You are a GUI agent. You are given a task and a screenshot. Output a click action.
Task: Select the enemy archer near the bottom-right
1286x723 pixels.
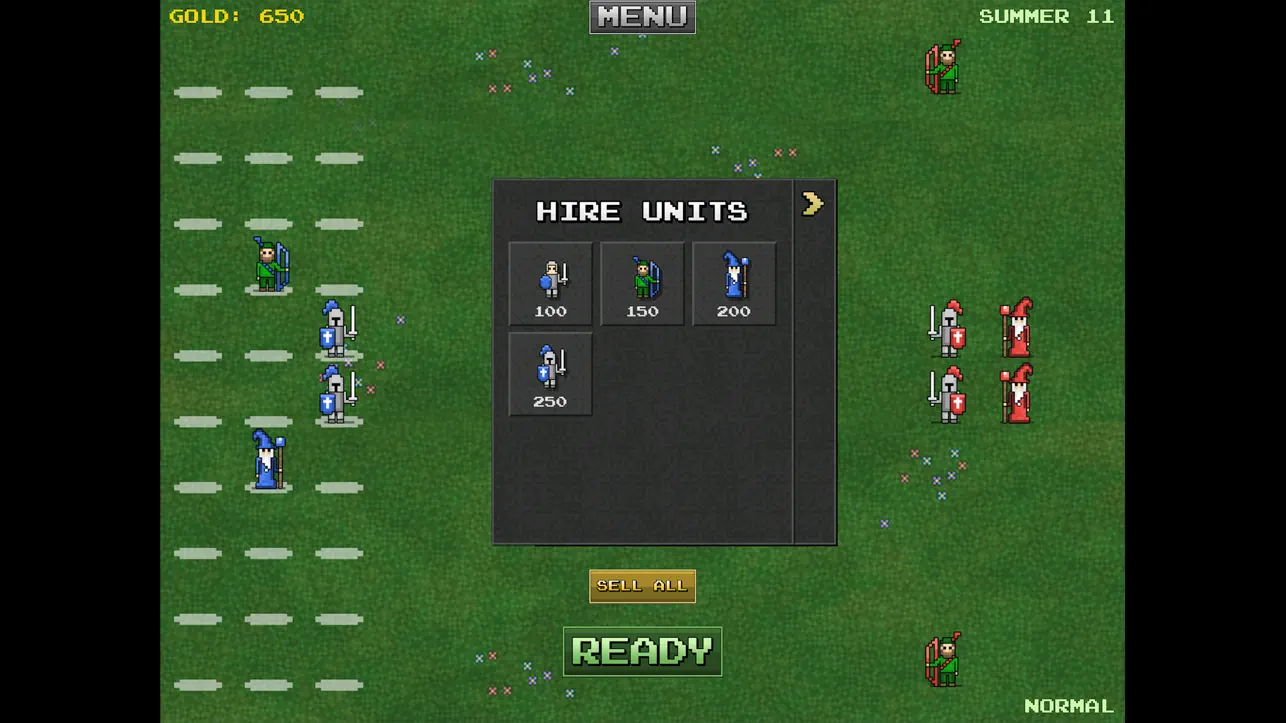[x=941, y=659]
